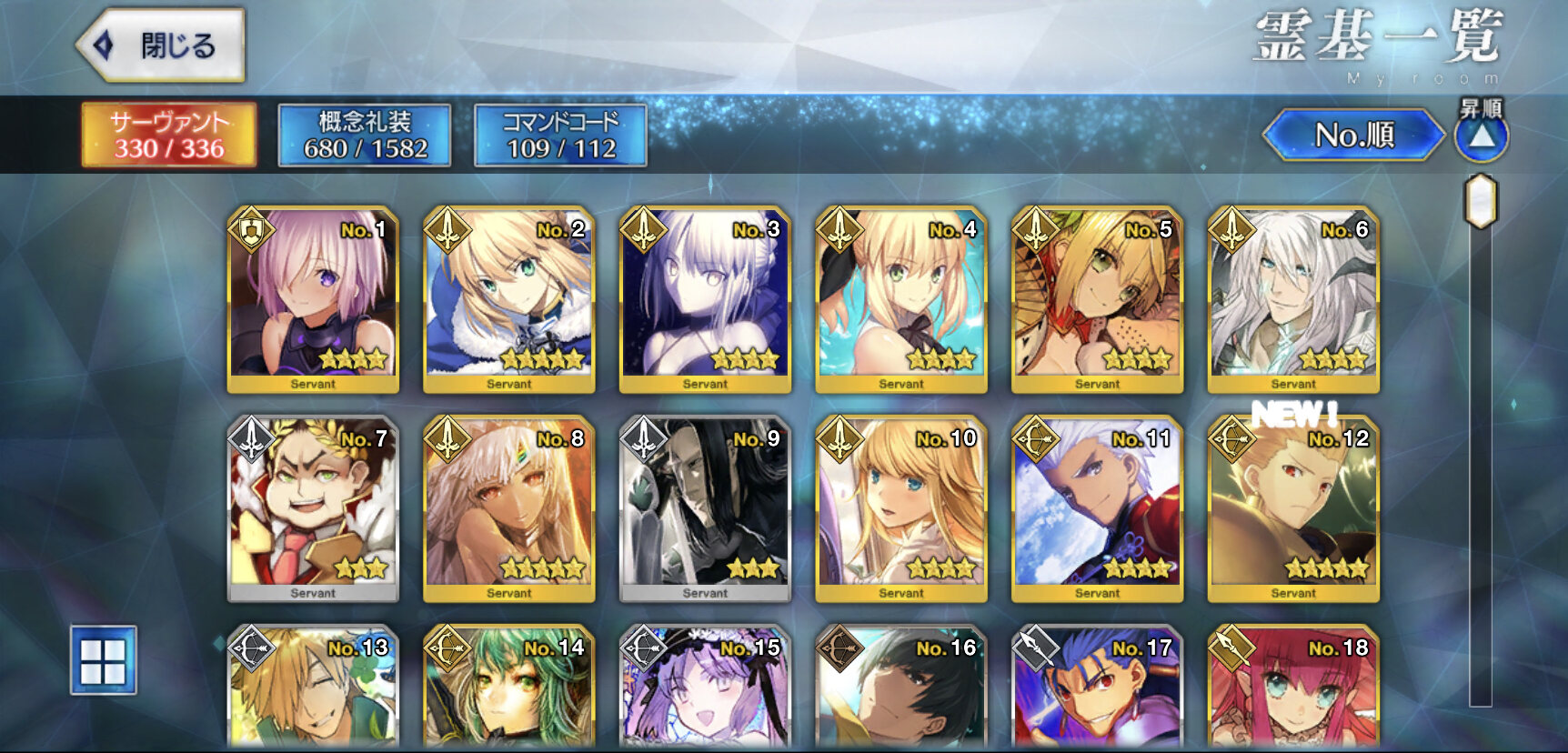Image resolution: width=1568 pixels, height=753 pixels.
Task: Click the vertical scrollbar handle
Action: pyautogui.click(x=1481, y=201)
